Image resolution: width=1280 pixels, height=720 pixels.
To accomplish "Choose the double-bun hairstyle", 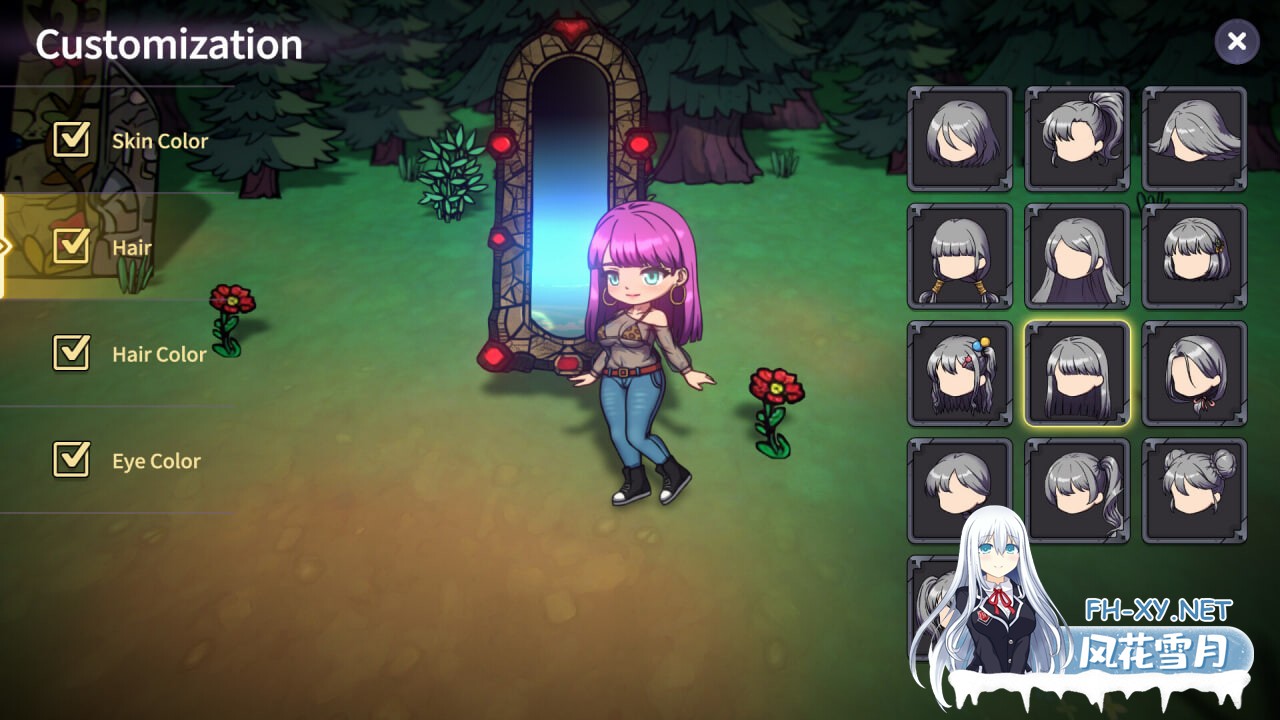I will pyautogui.click(x=1195, y=489).
